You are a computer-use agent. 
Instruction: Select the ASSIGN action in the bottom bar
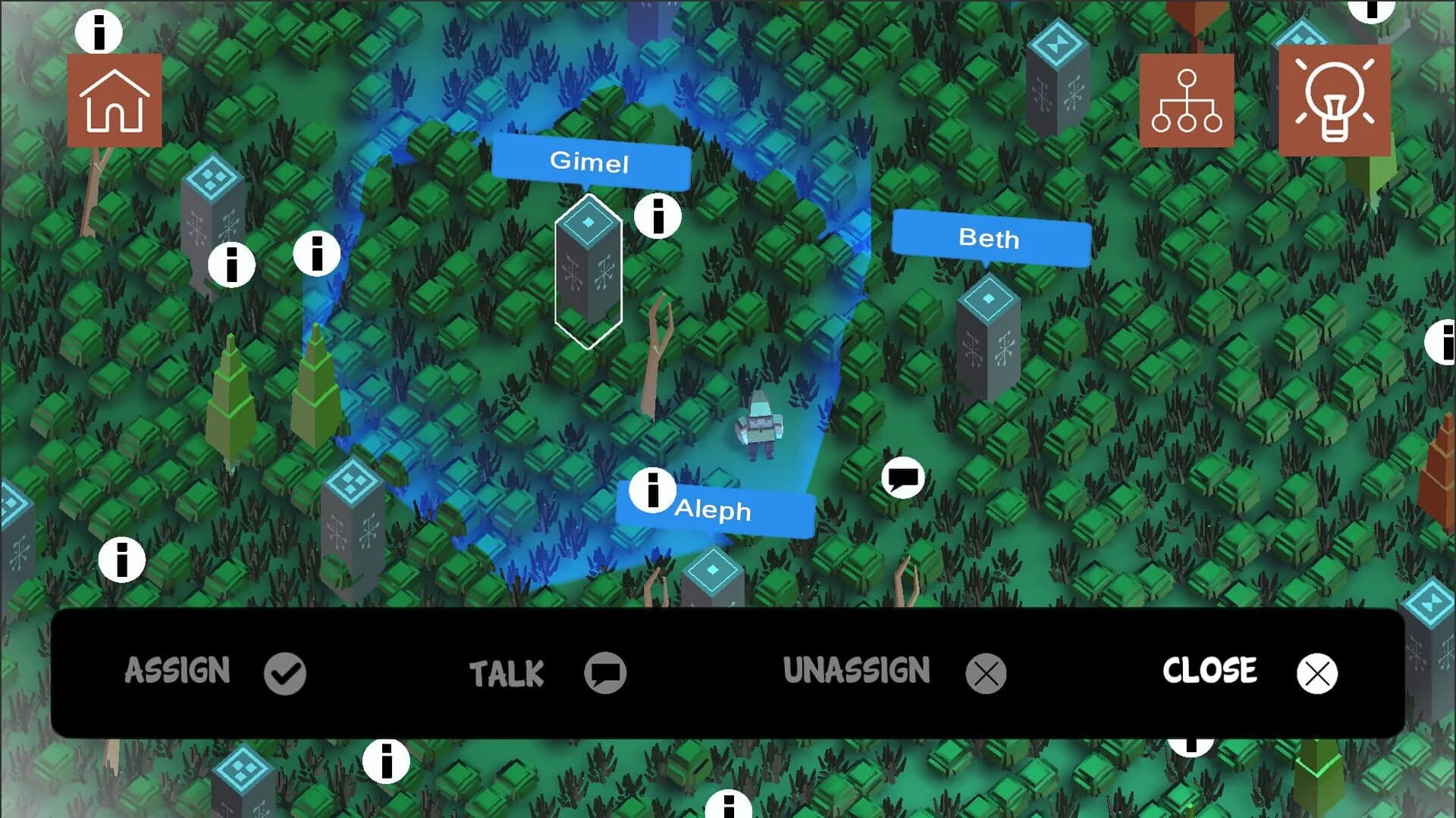177,671
